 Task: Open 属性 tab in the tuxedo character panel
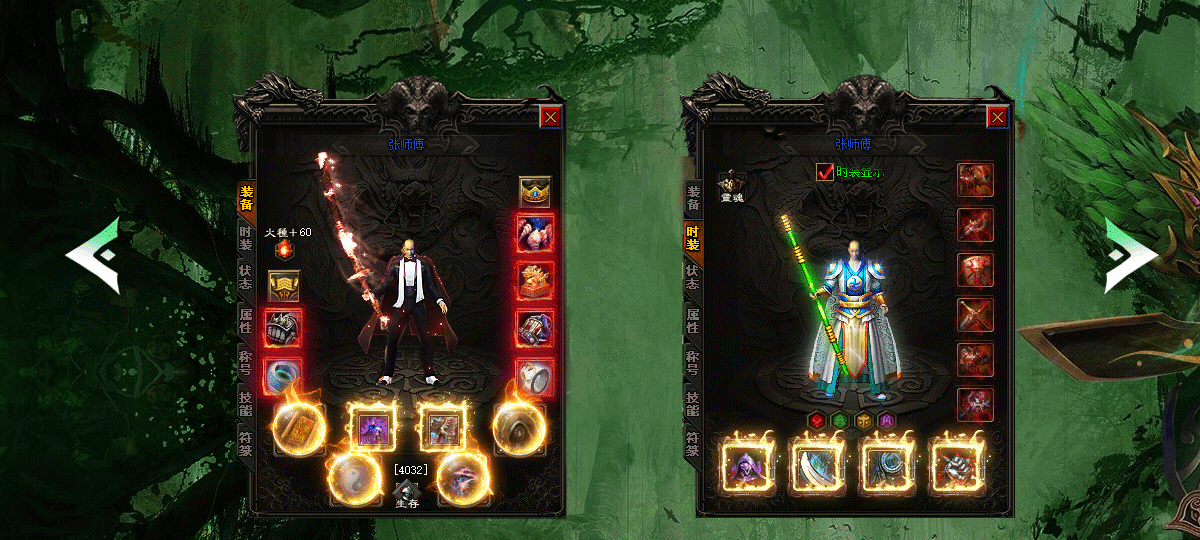point(245,321)
